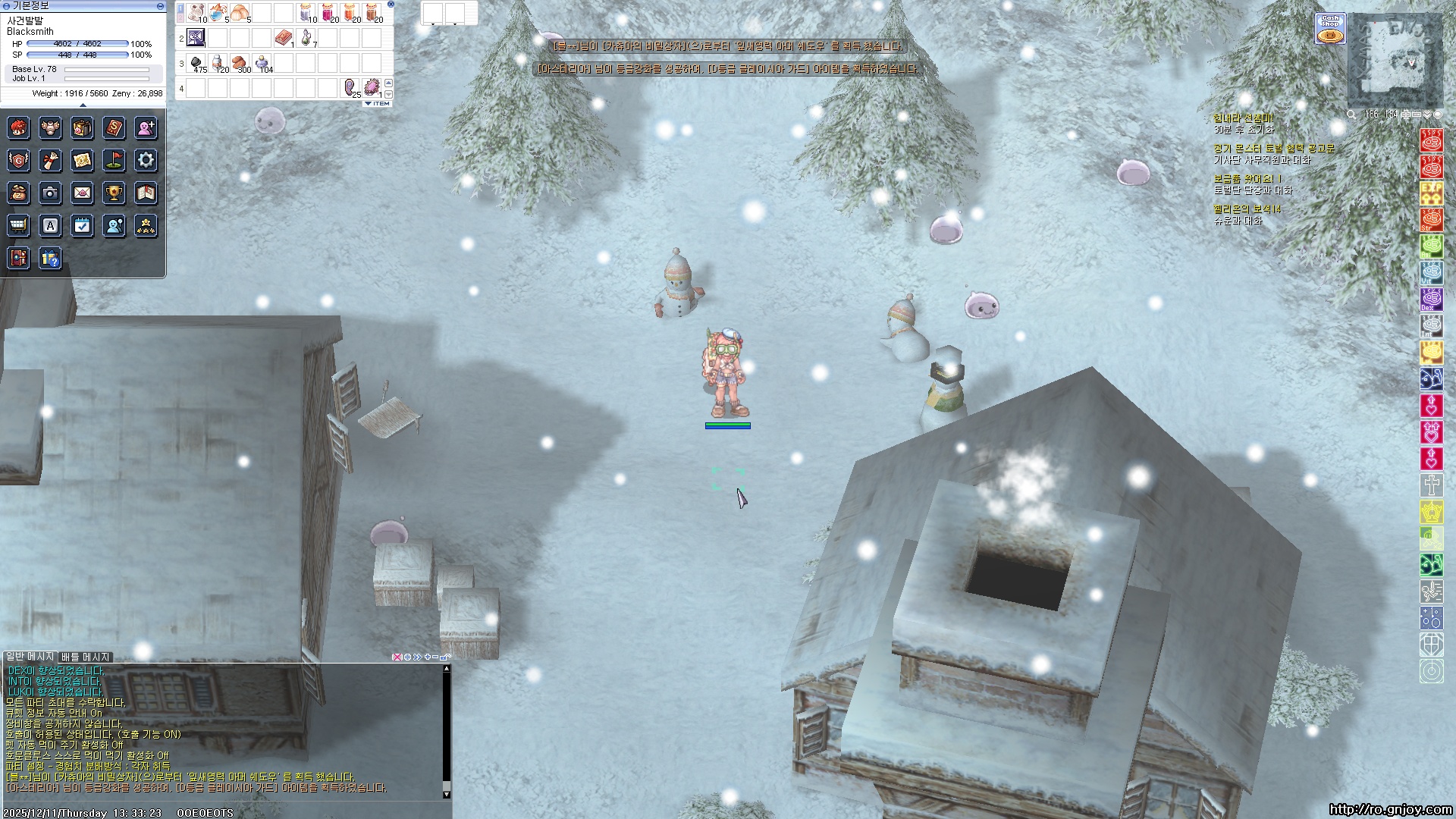Screen dimensions: 1456x819
Task: Open the guild shield emblem icon
Action: (18, 160)
